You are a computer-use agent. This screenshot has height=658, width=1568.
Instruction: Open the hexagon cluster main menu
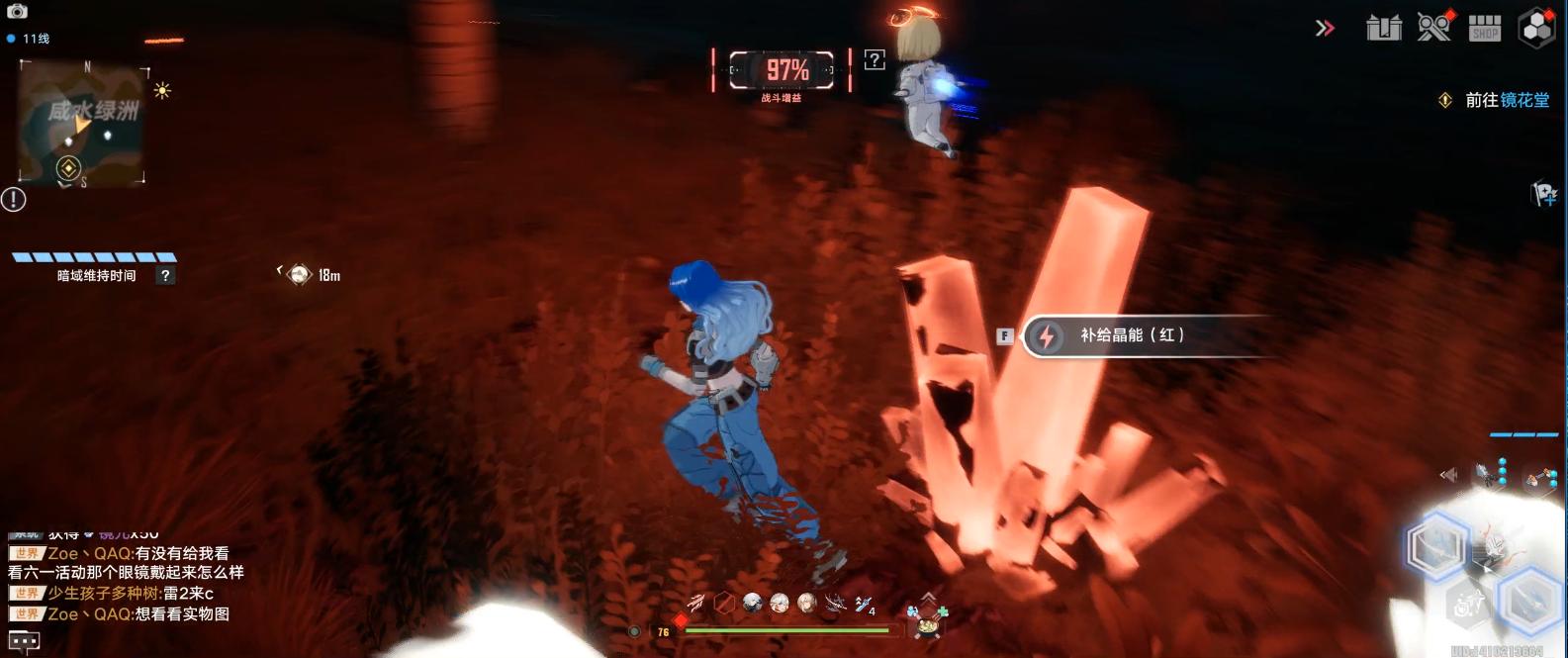(1536, 28)
